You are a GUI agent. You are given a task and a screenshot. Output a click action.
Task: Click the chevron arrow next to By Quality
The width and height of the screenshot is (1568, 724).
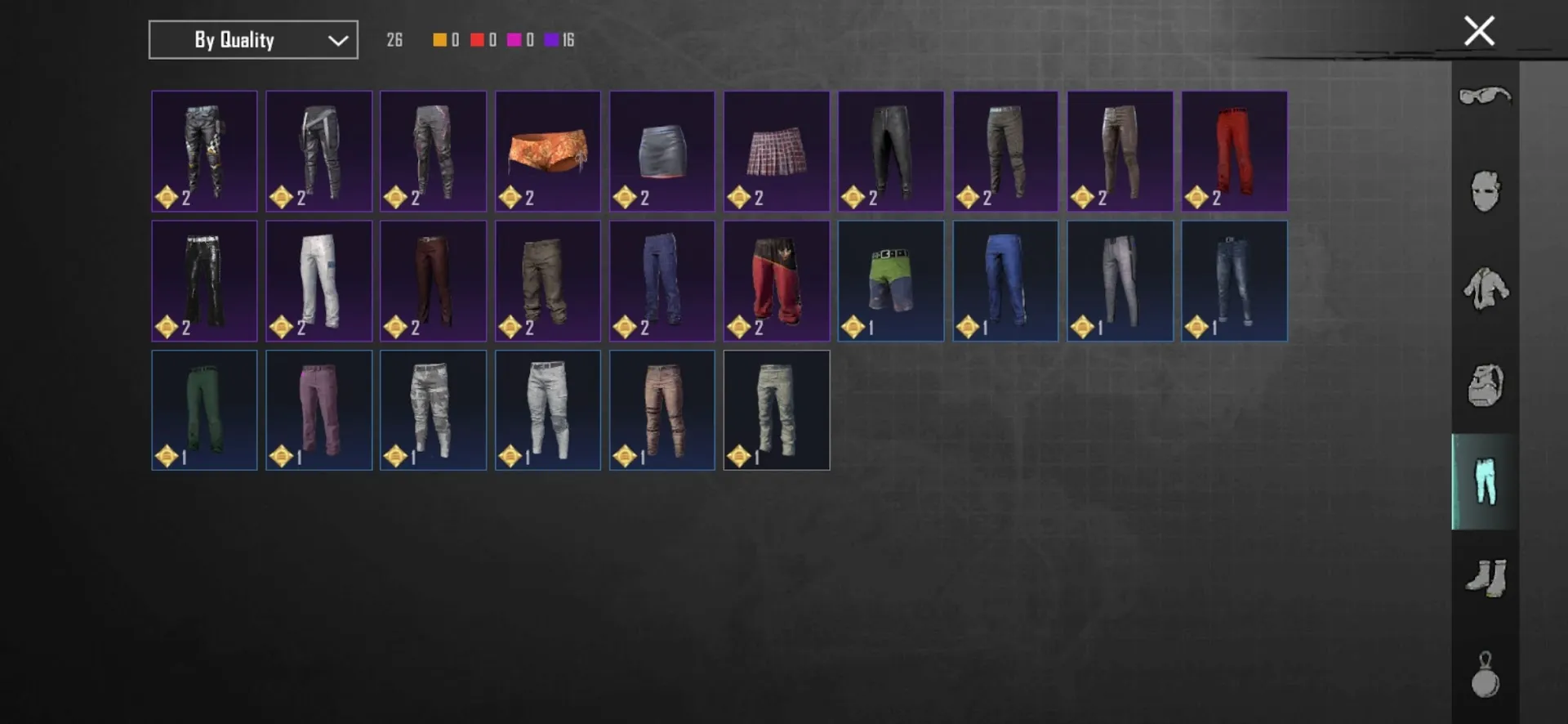[x=337, y=39]
